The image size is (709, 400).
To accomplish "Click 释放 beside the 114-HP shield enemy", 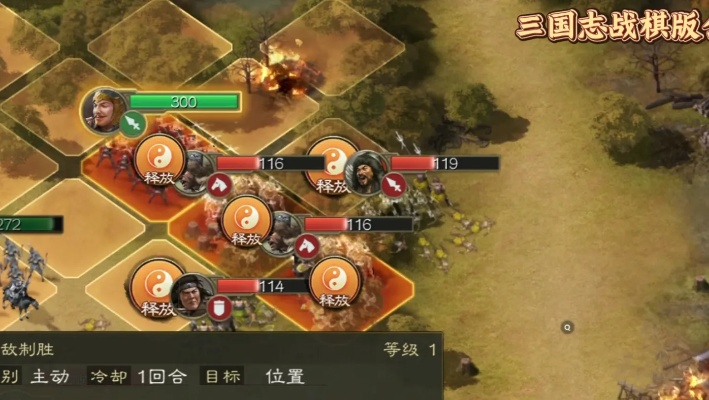I will pyautogui.click(x=159, y=287).
